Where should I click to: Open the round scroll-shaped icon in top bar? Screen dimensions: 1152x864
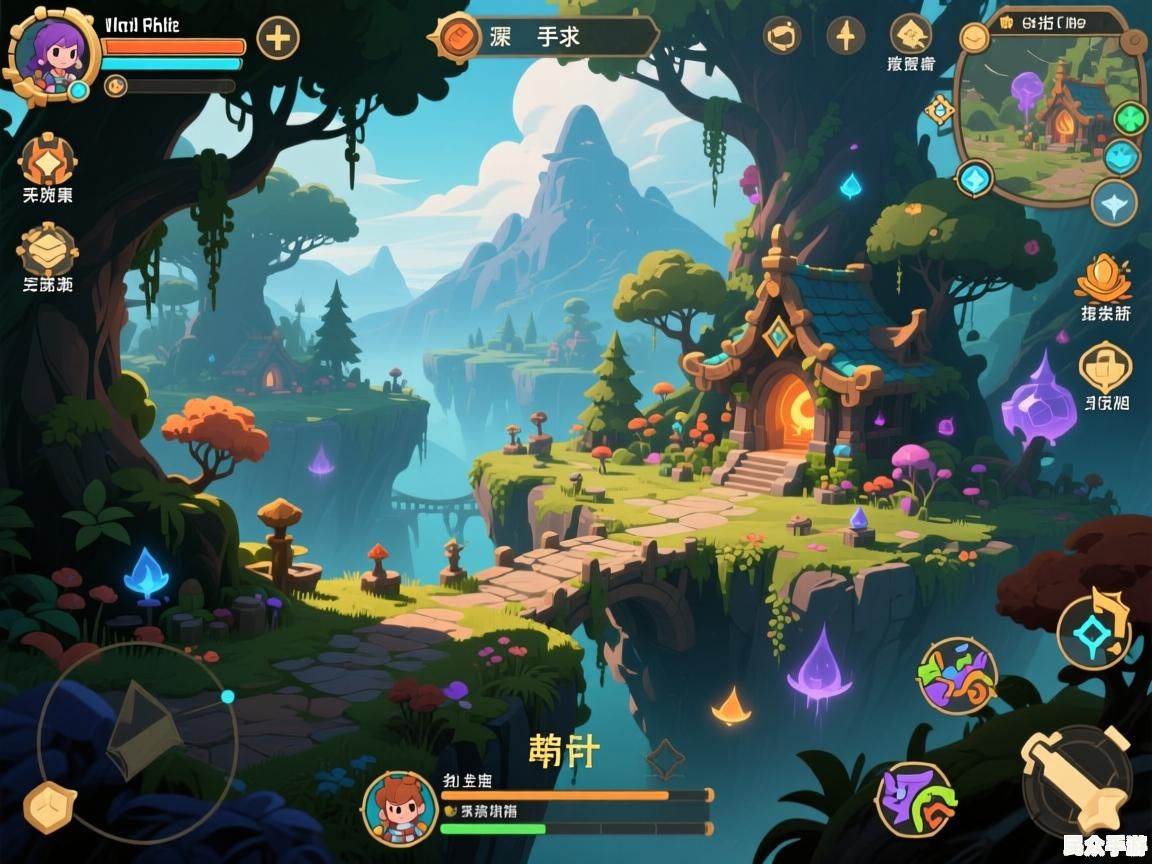782,36
